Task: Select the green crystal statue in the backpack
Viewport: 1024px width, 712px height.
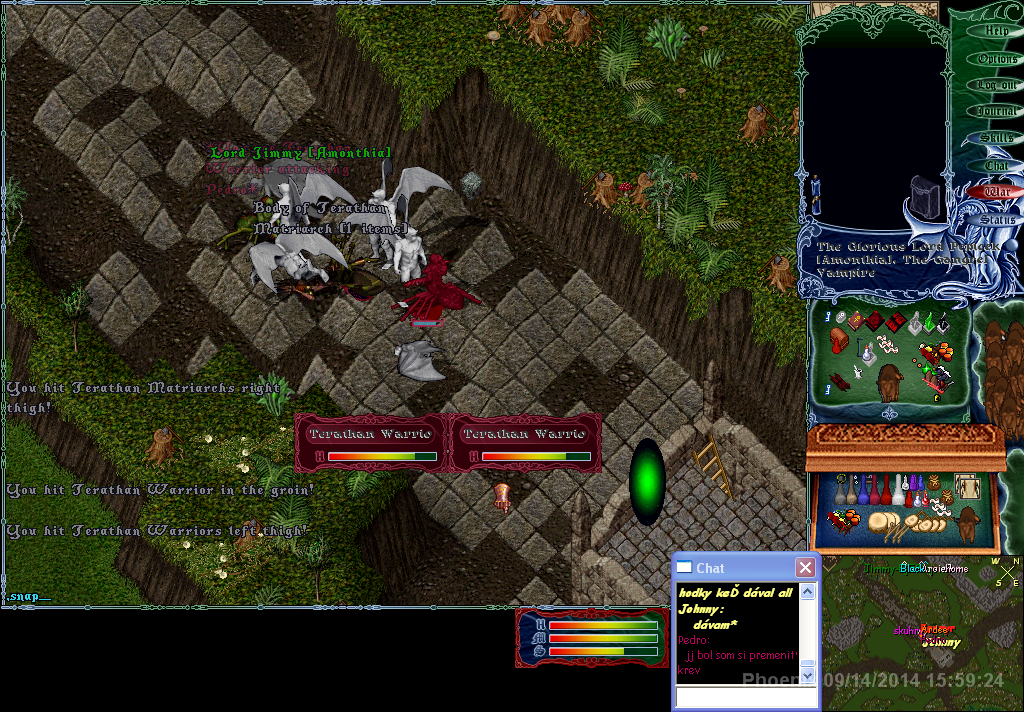Action: (x=927, y=322)
